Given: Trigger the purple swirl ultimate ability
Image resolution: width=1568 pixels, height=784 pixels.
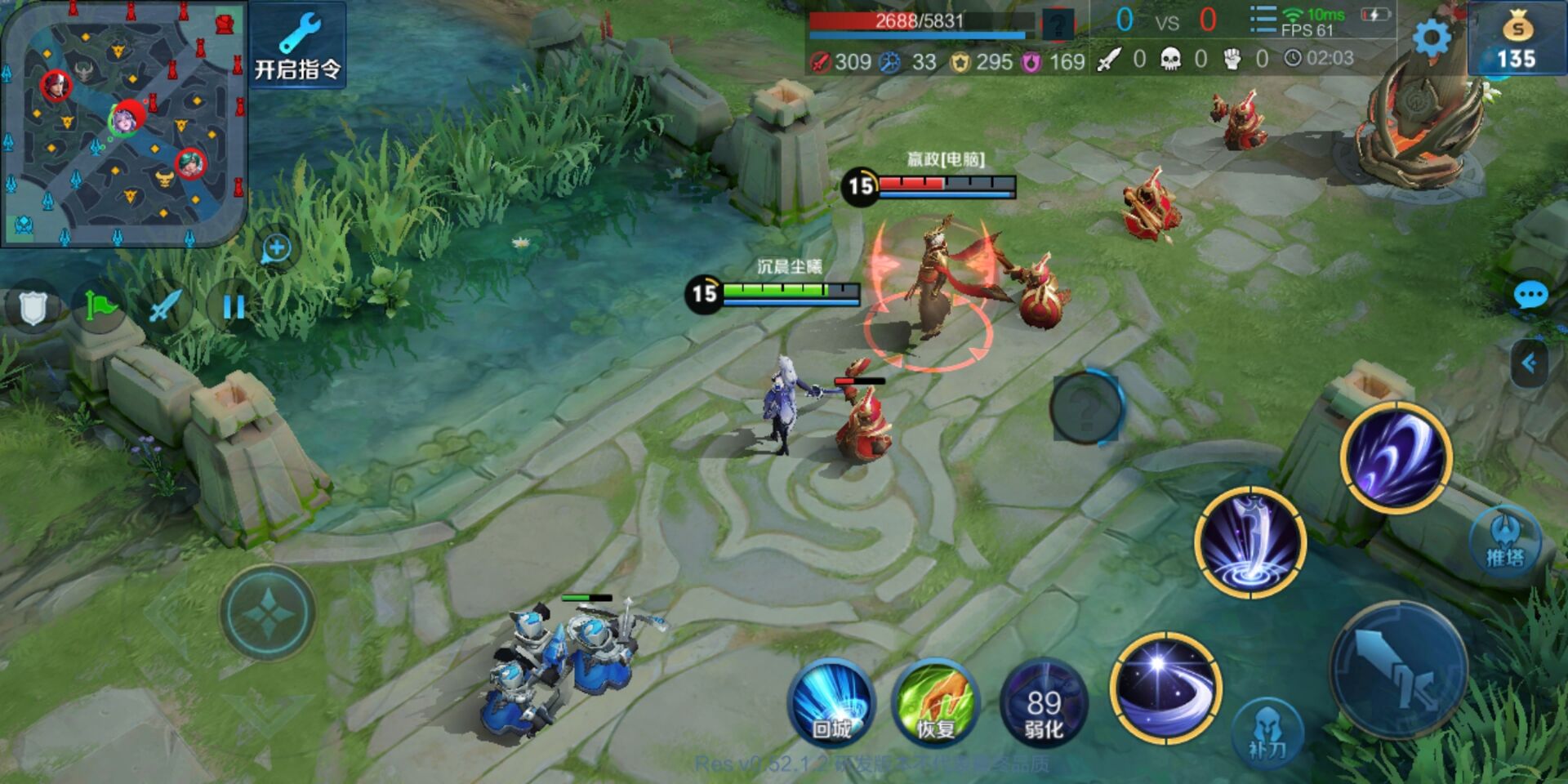Looking at the screenshot, I should [1396, 457].
